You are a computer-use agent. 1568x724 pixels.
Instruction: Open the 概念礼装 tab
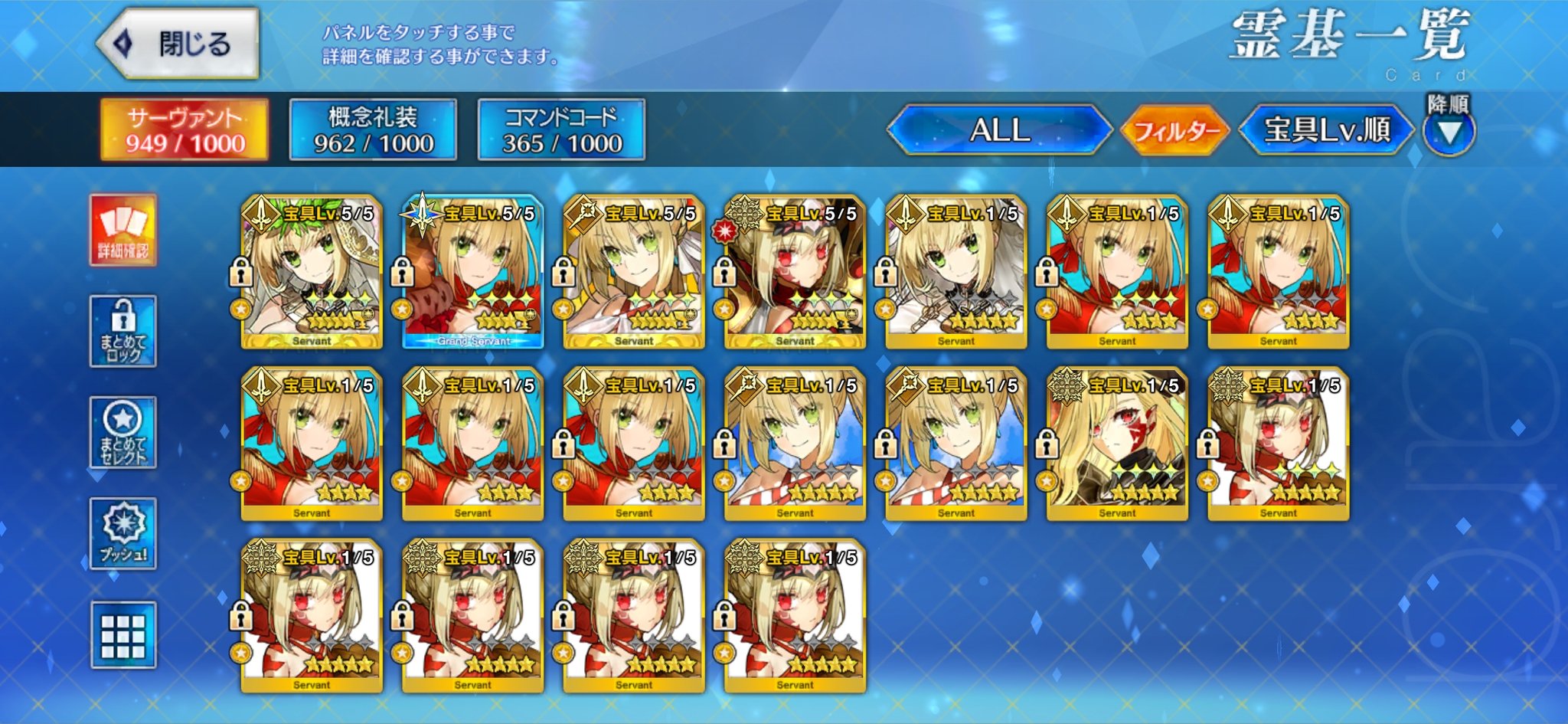[x=373, y=129]
